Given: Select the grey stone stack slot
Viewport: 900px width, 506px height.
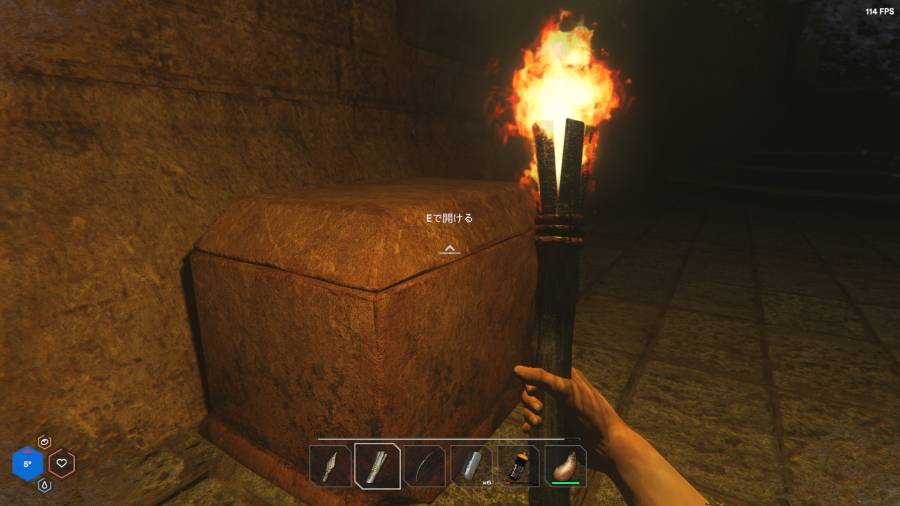Looking at the screenshot, I should (471, 466).
